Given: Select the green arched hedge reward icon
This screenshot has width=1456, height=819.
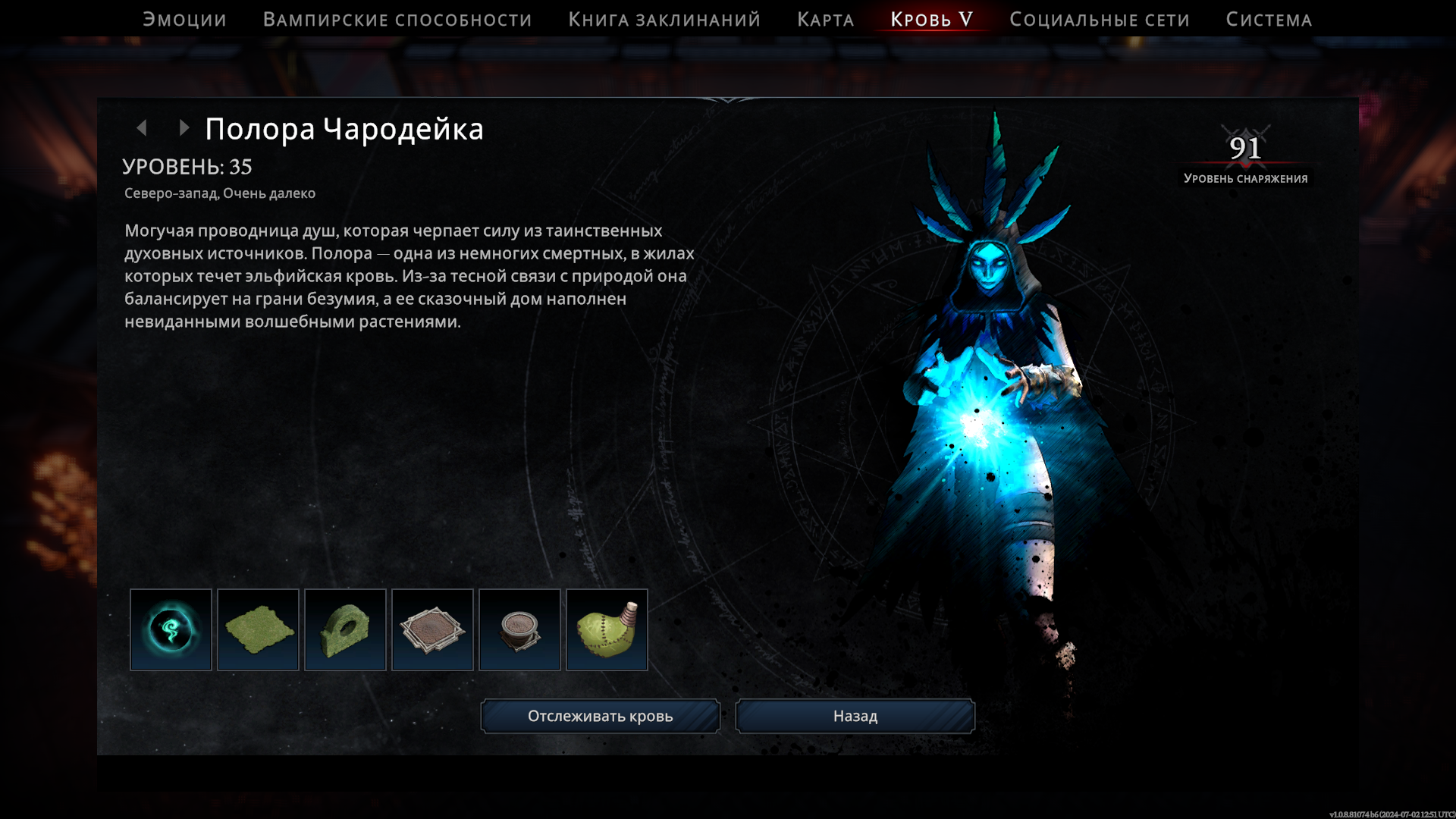Looking at the screenshot, I should [345, 629].
